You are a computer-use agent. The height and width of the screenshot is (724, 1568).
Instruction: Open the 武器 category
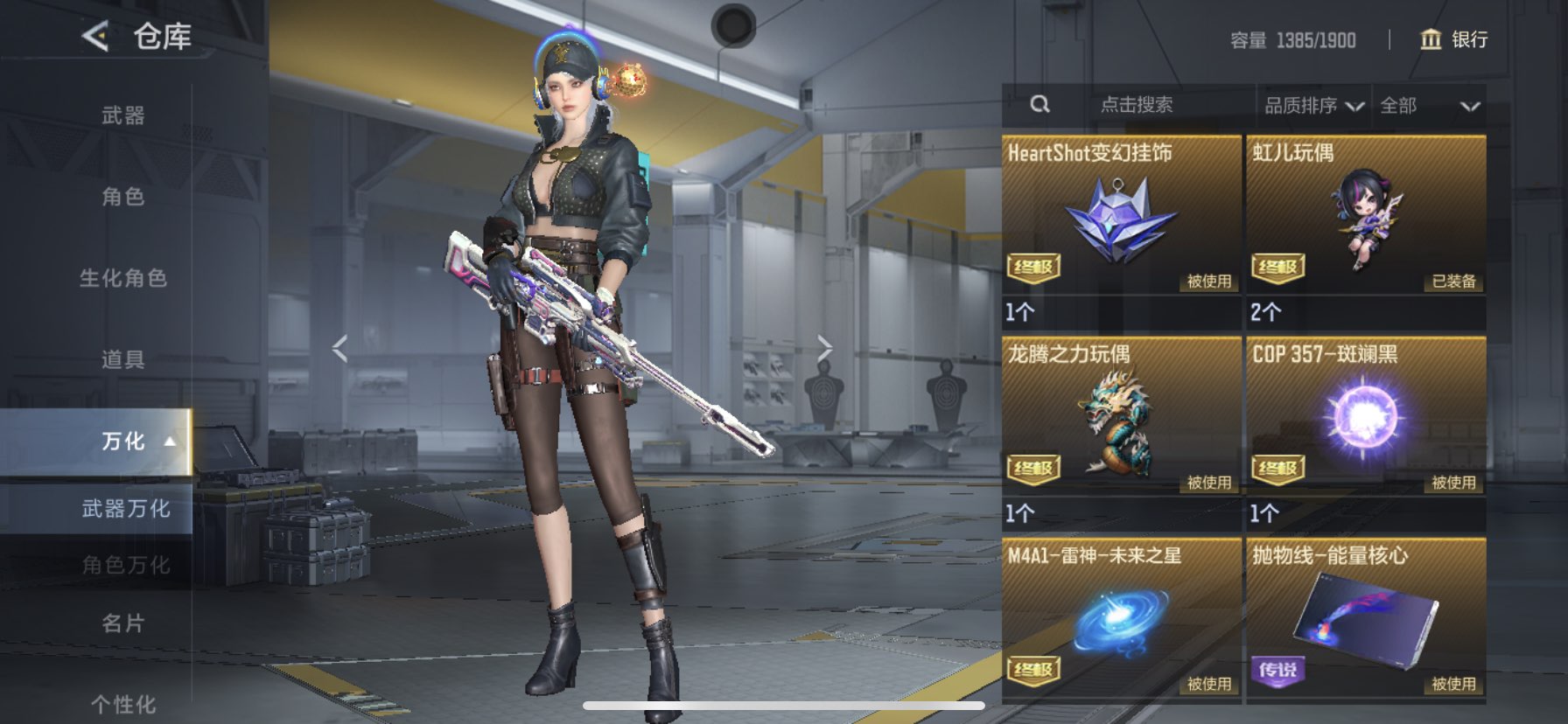122,115
